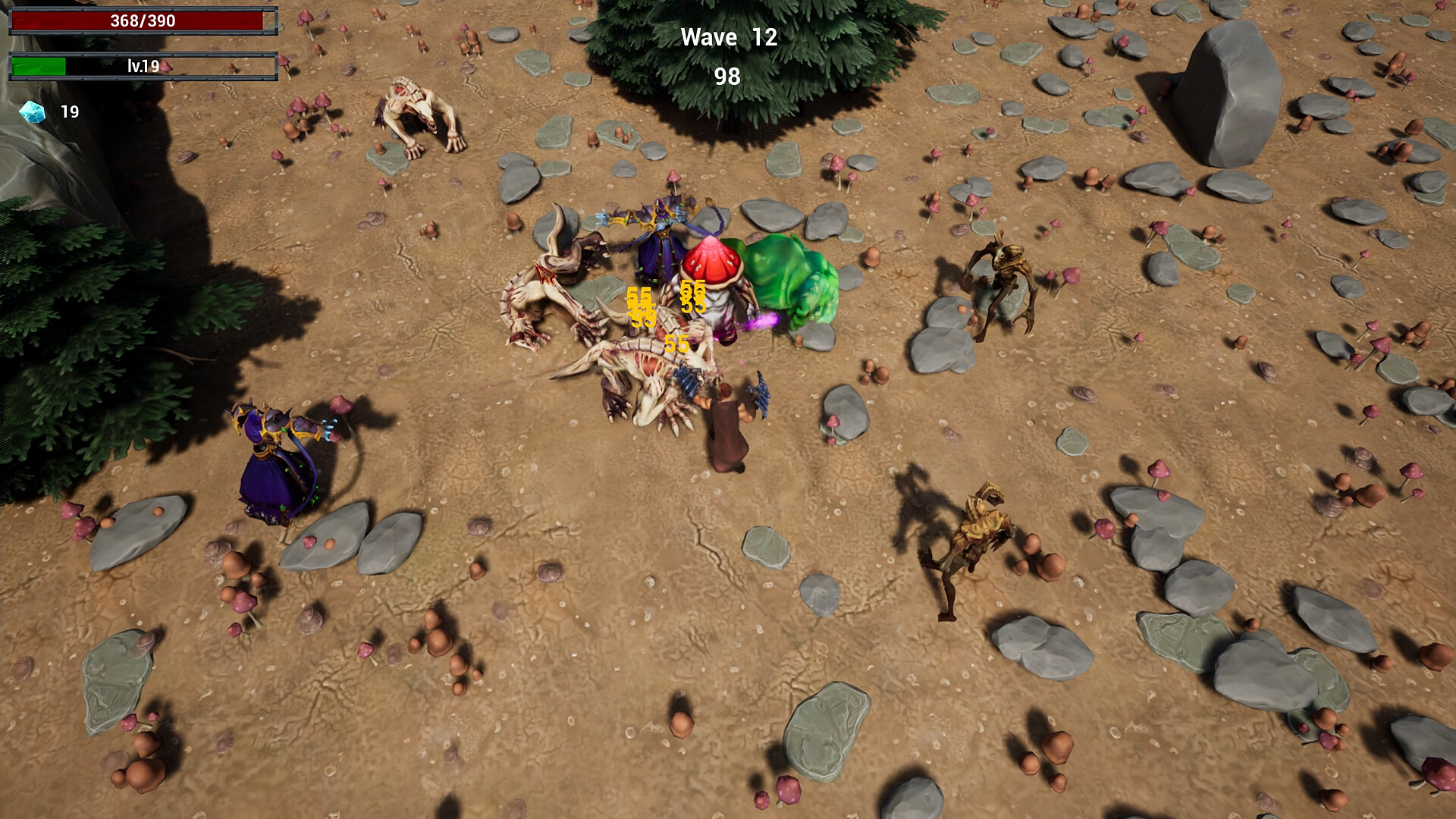The image size is (1456, 819).
Task: Click the blue crystal currency icon
Action: pyautogui.click(x=32, y=112)
